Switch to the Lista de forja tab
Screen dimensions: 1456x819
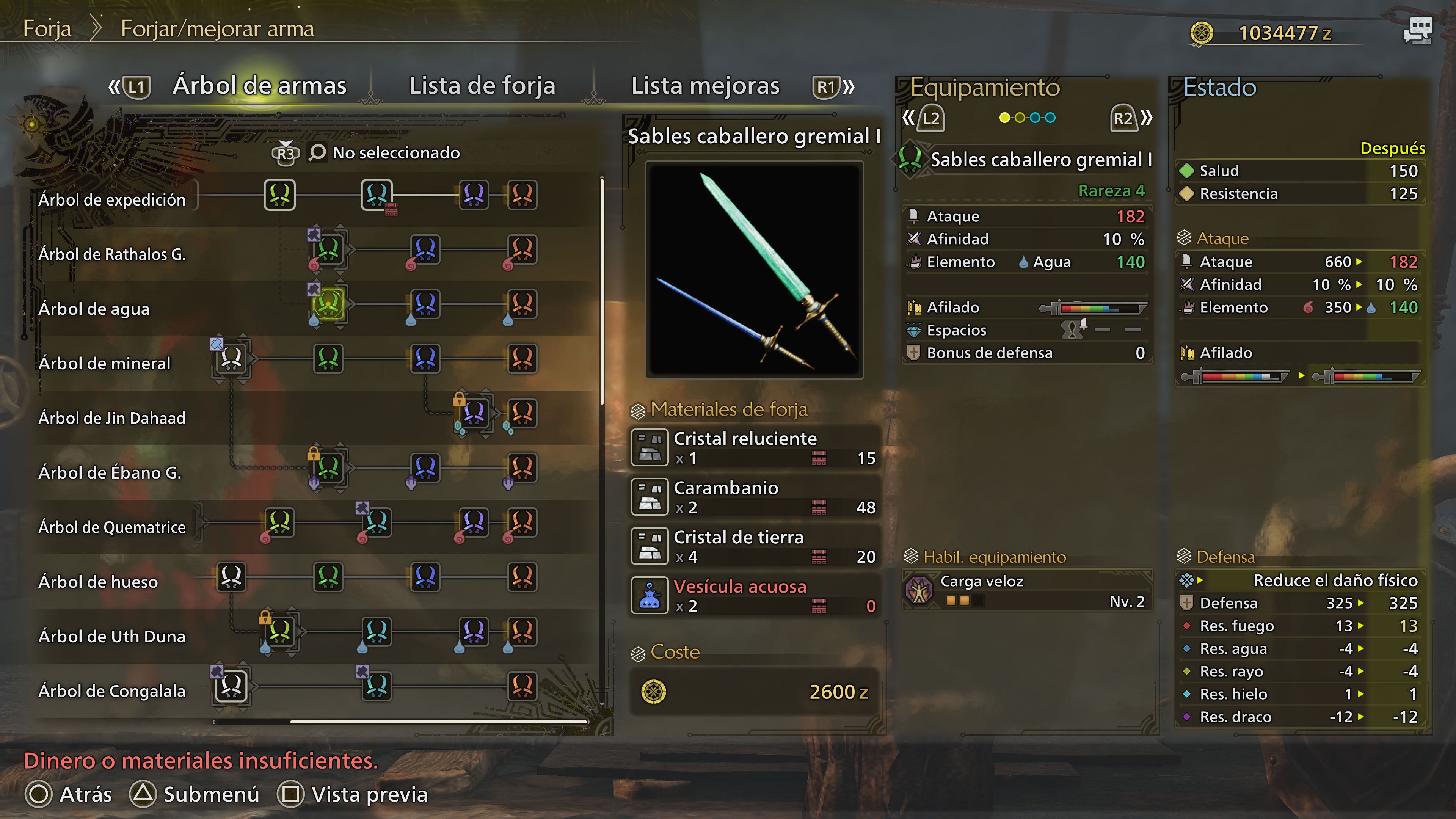point(482,86)
